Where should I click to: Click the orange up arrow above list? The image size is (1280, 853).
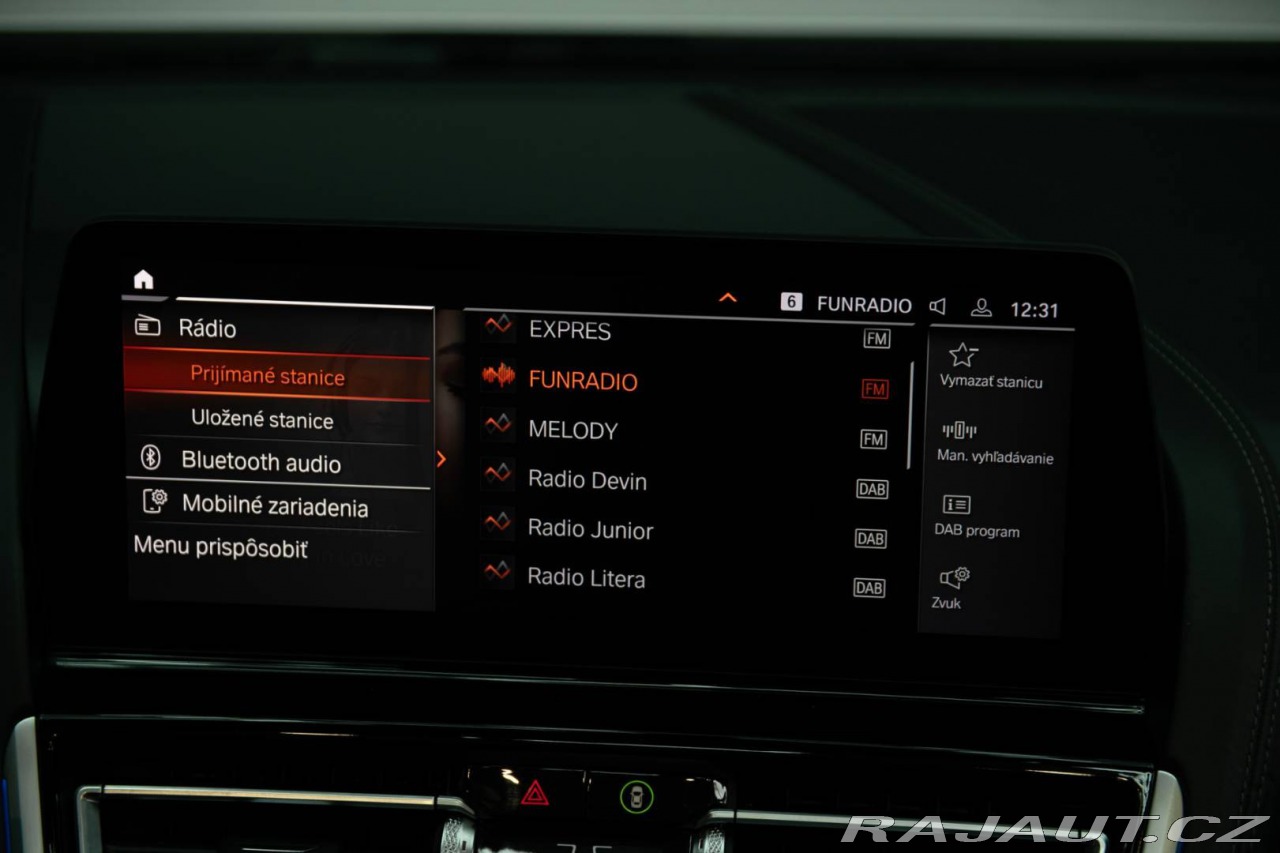[x=728, y=298]
